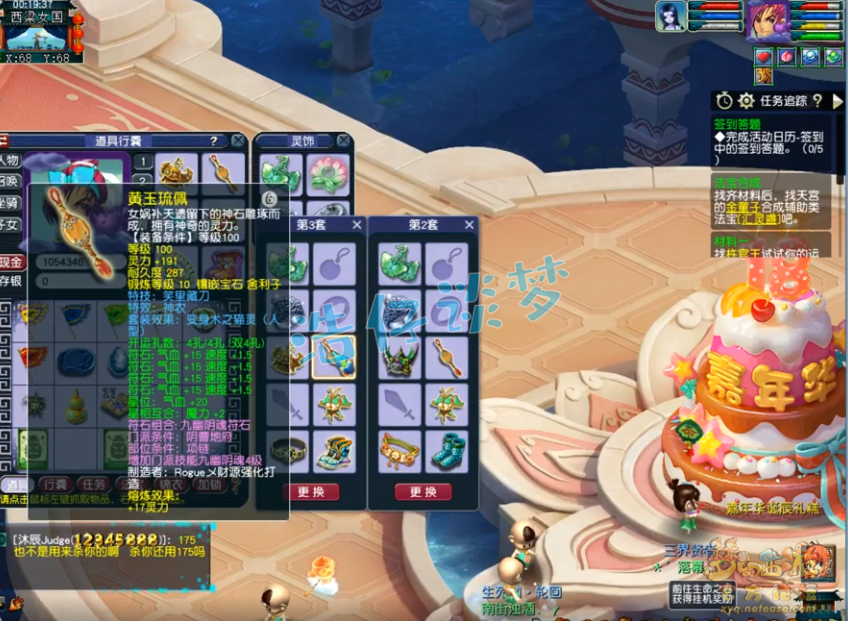The width and height of the screenshot is (848, 621).
Task: Open the 签到答题 quest entry
Action: point(738,124)
